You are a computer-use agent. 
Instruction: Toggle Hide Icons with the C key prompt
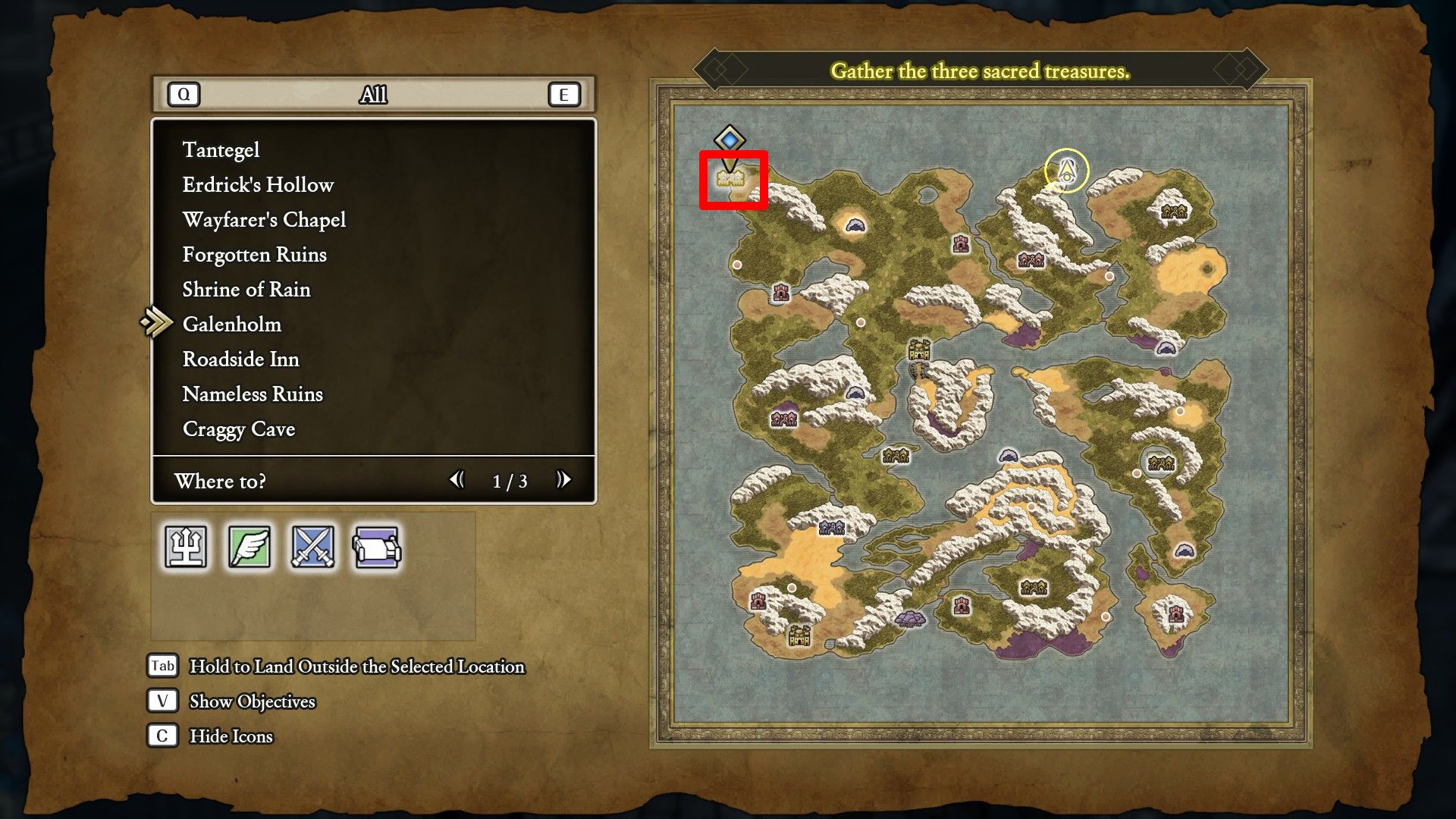[161, 736]
